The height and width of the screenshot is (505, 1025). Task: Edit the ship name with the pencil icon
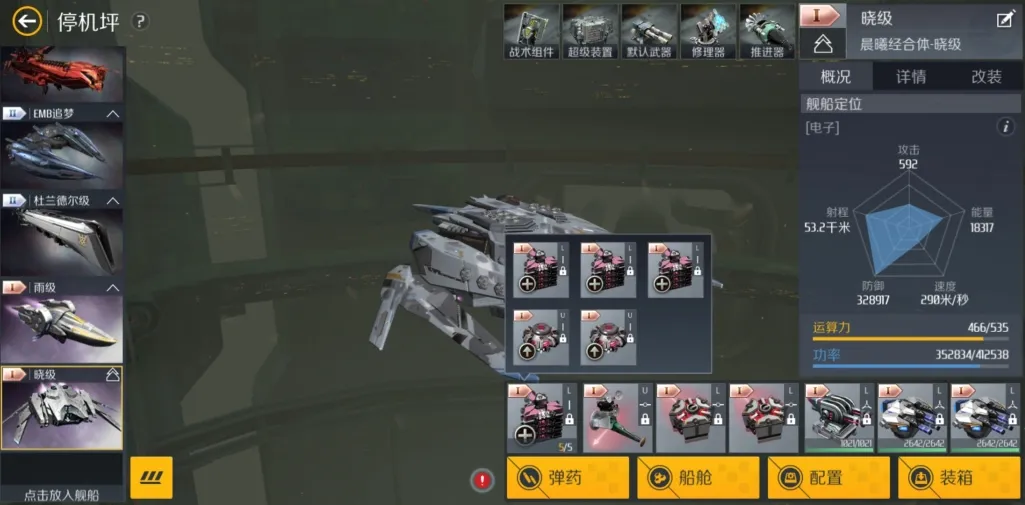click(x=1005, y=19)
